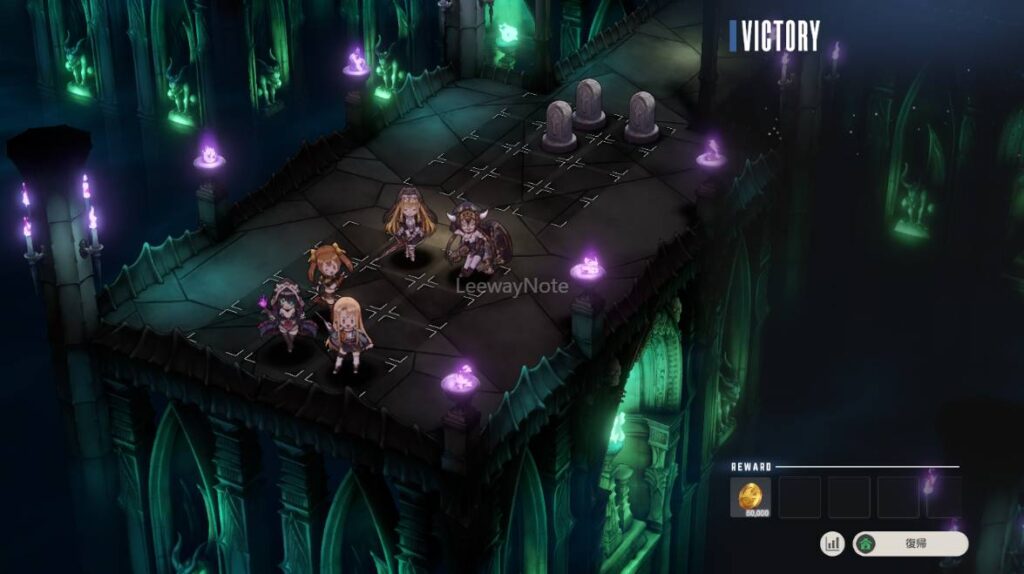Select the gold coin reward slot
1024x574 pixels.
pos(750,497)
